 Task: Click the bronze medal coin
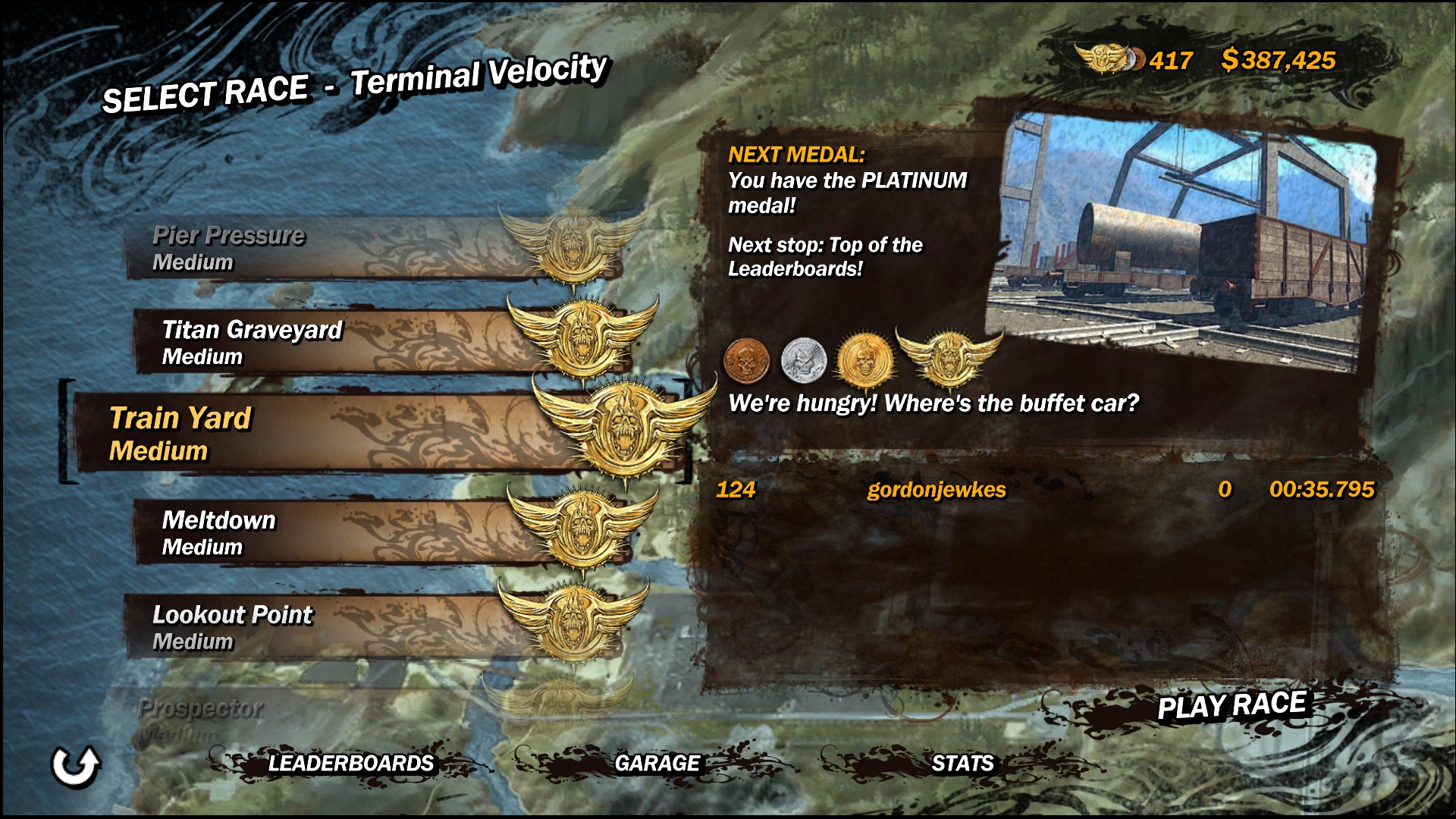tap(747, 359)
